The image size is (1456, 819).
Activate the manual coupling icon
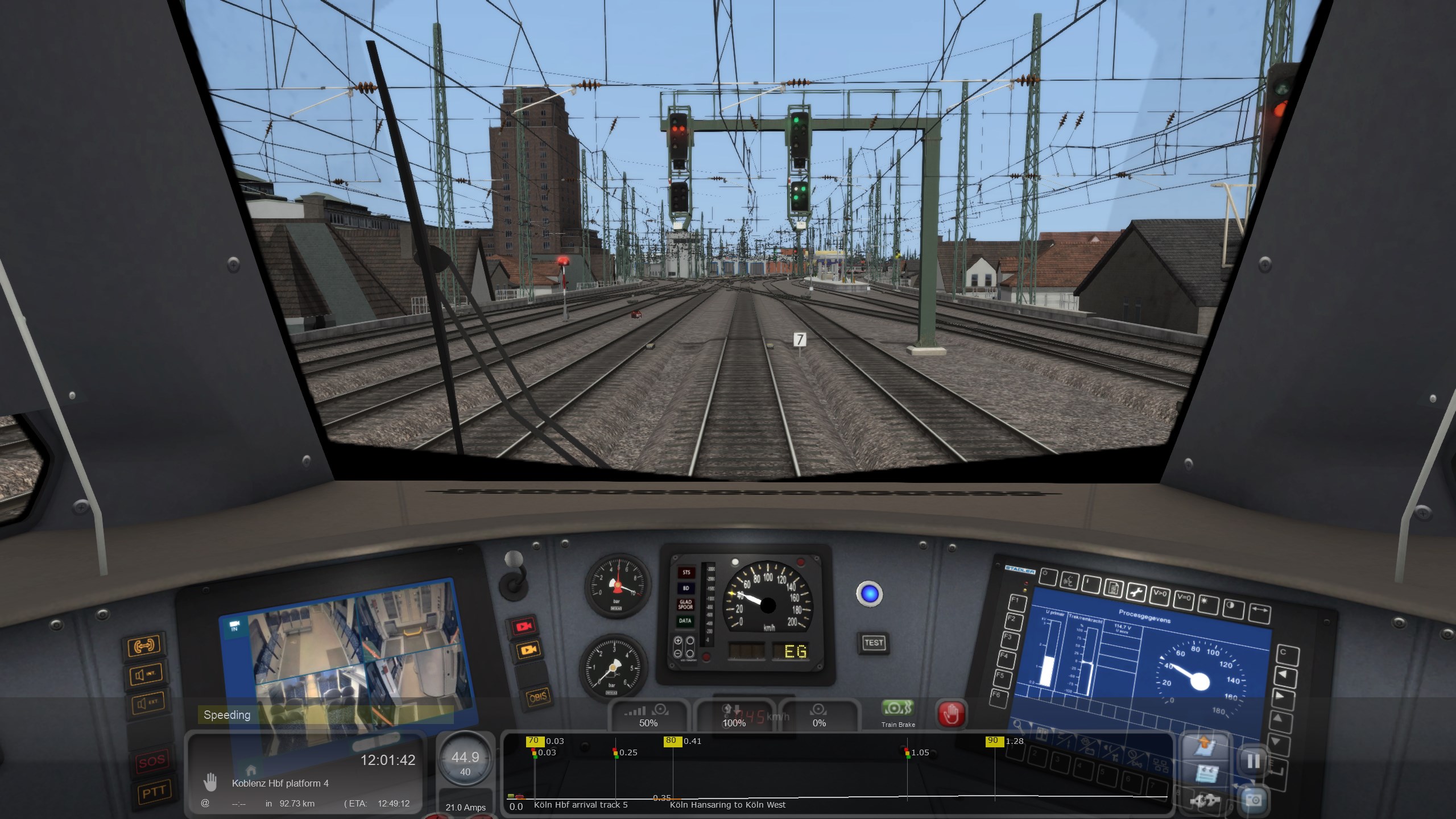click(x=1204, y=801)
